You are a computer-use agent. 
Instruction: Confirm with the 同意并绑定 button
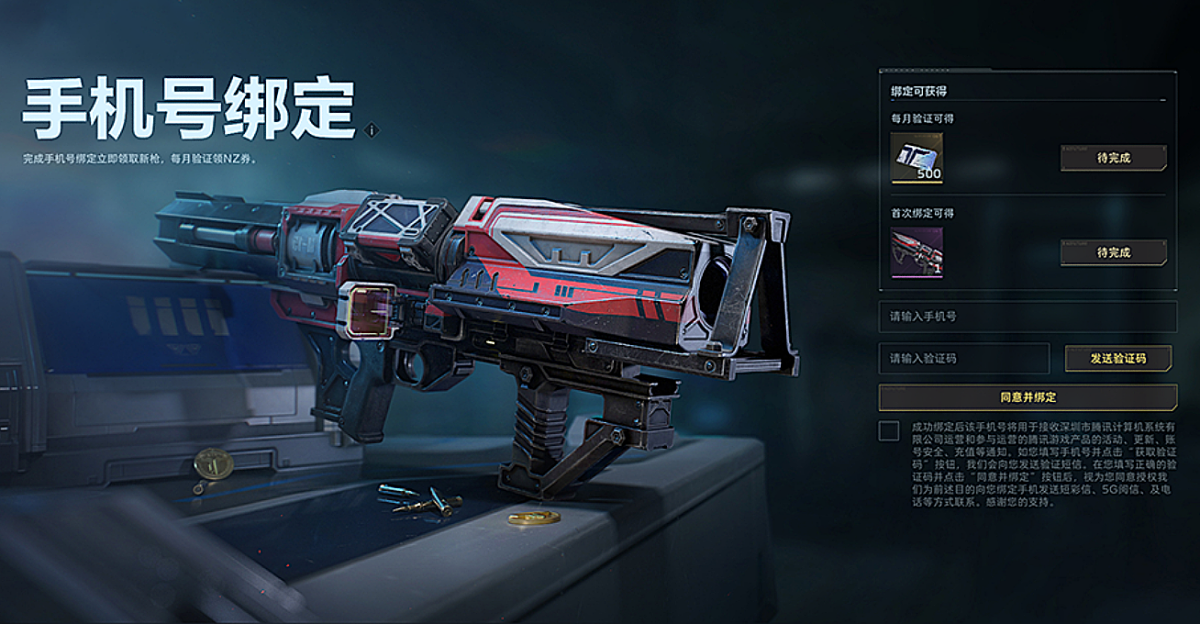click(x=1027, y=397)
